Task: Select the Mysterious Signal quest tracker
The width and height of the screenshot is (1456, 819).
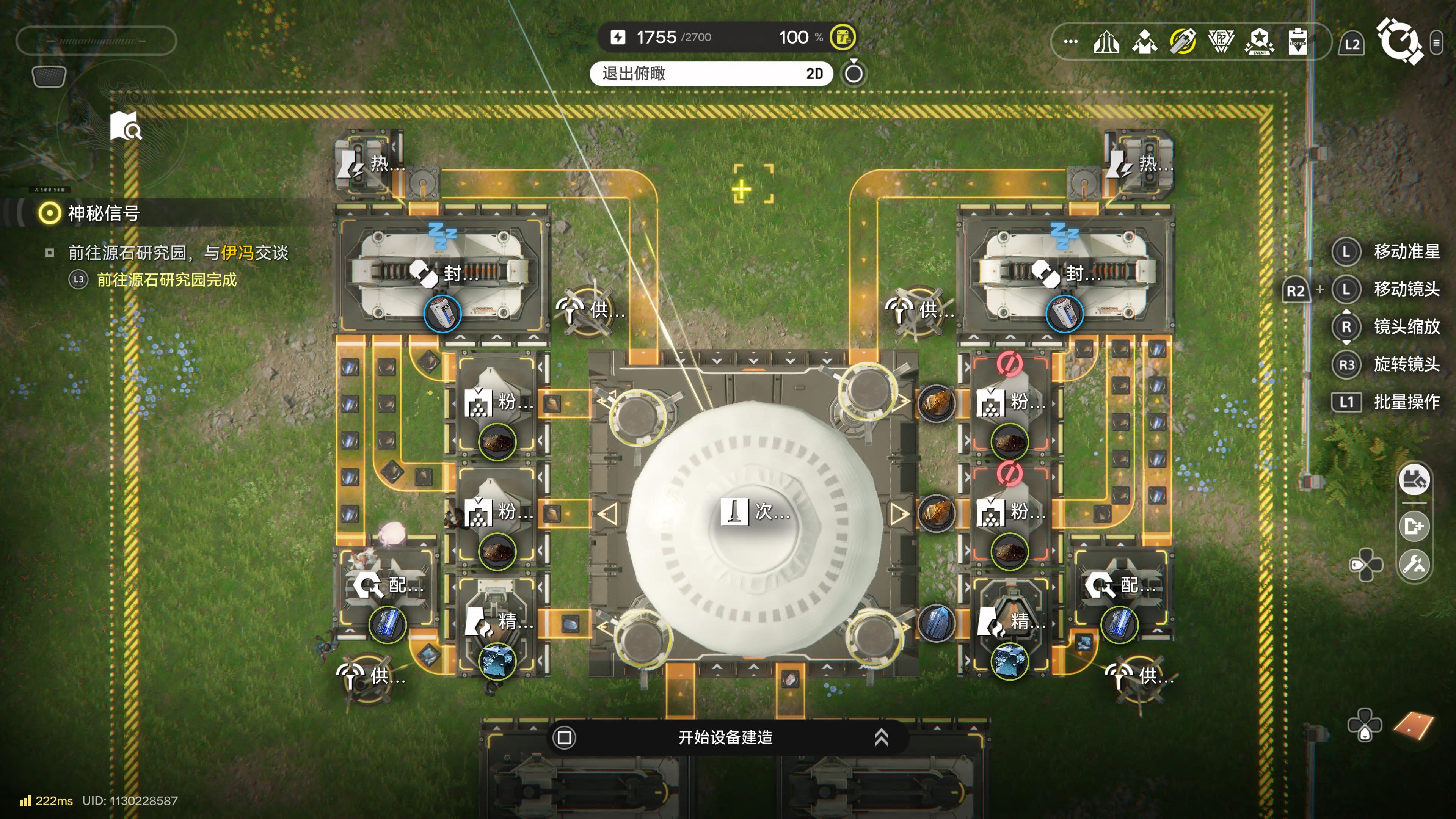Action: [x=104, y=213]
